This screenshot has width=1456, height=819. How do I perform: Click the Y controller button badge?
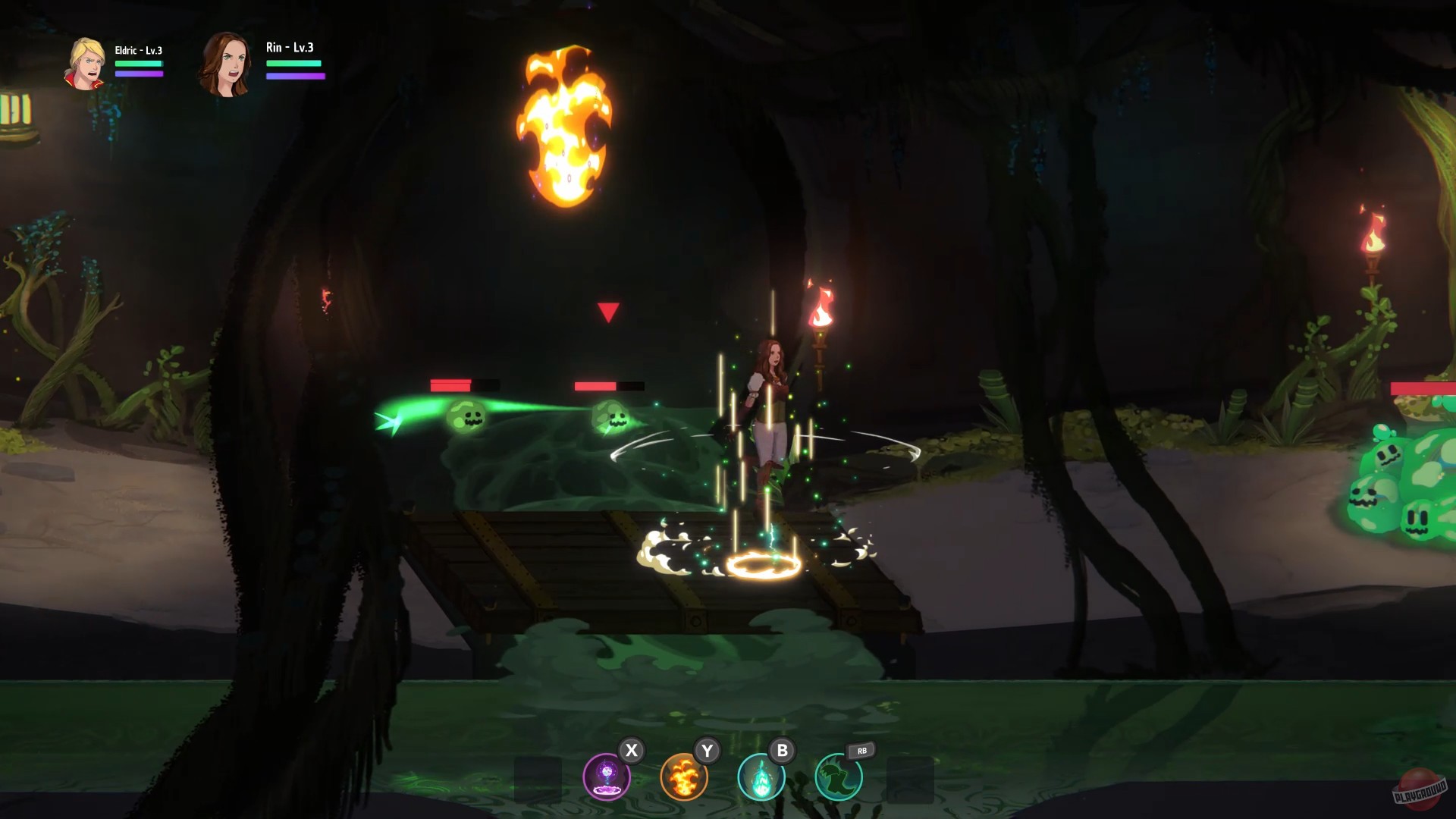point(706,751)
